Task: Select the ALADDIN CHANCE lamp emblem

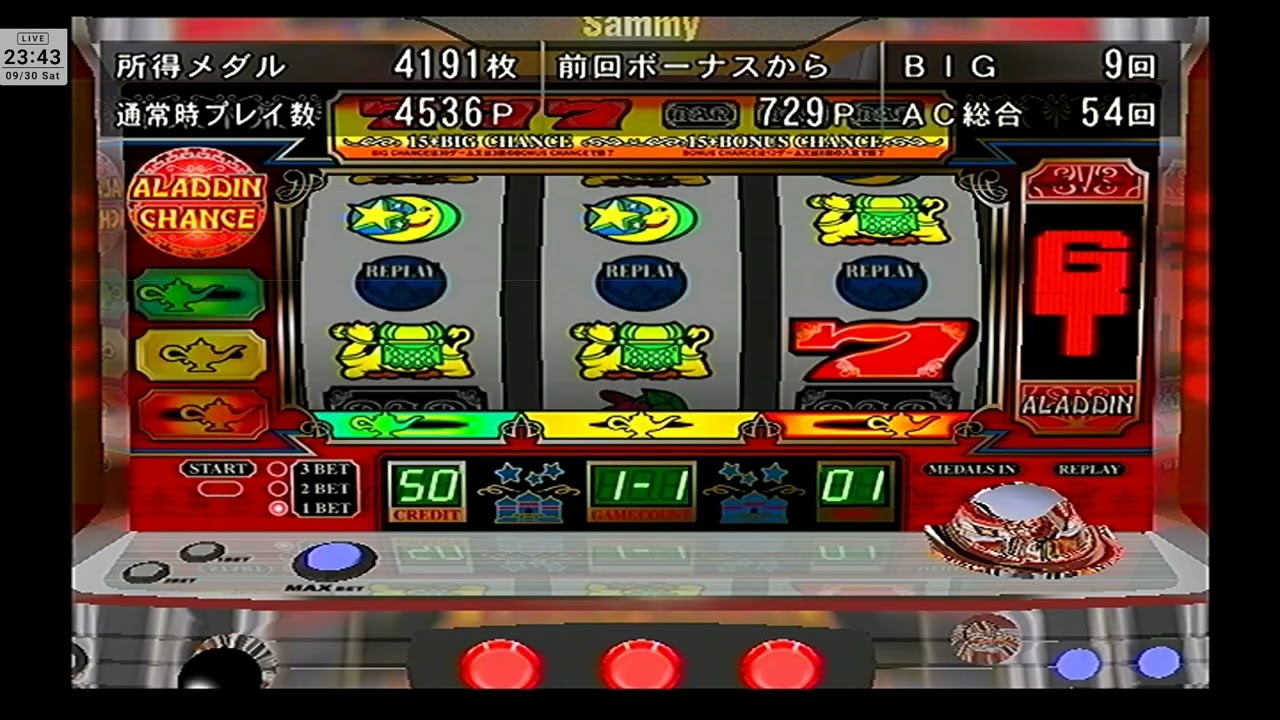Action: tap(197, 203)
